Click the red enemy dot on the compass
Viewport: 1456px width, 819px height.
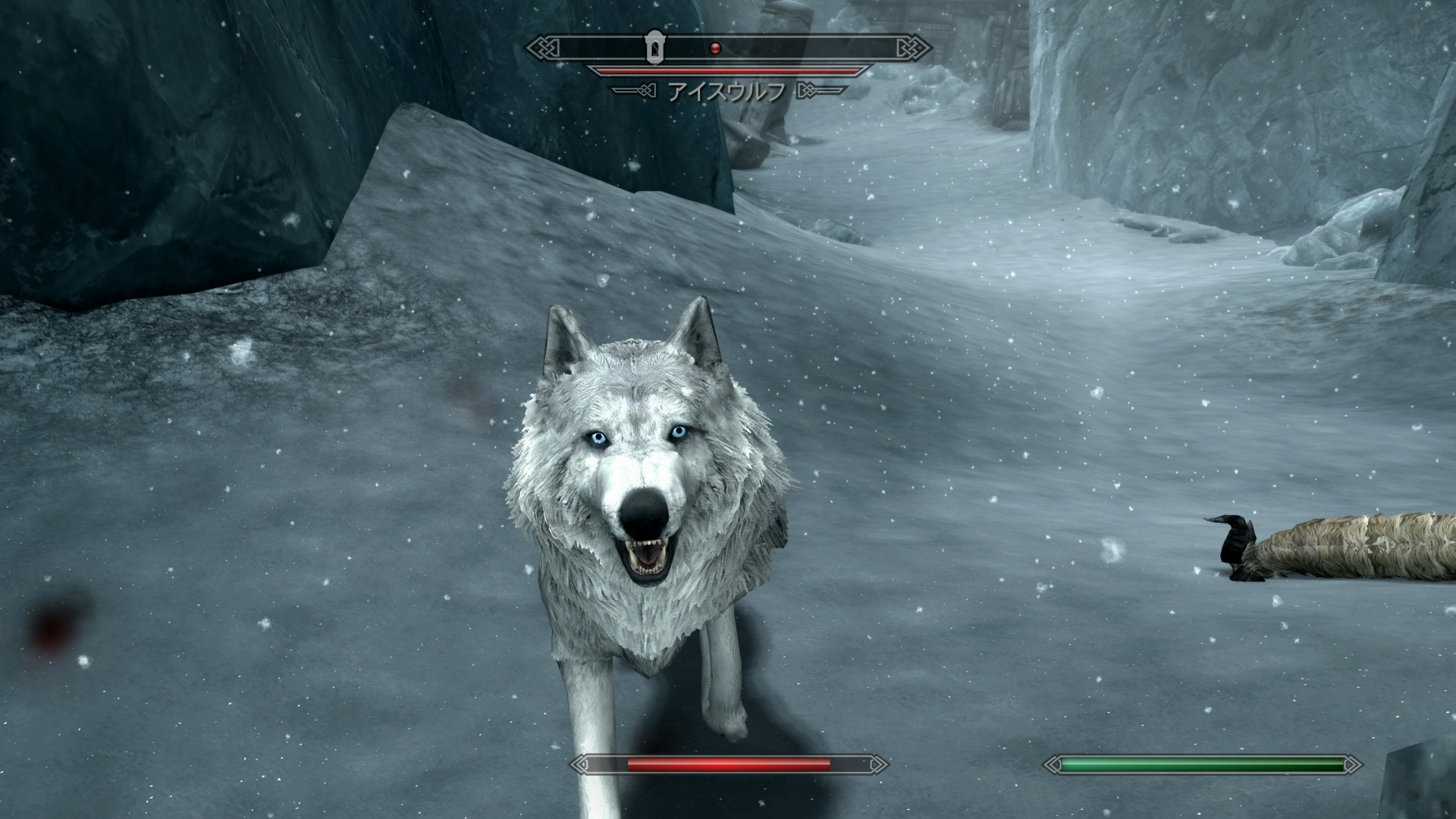click(x=714, y=49)
